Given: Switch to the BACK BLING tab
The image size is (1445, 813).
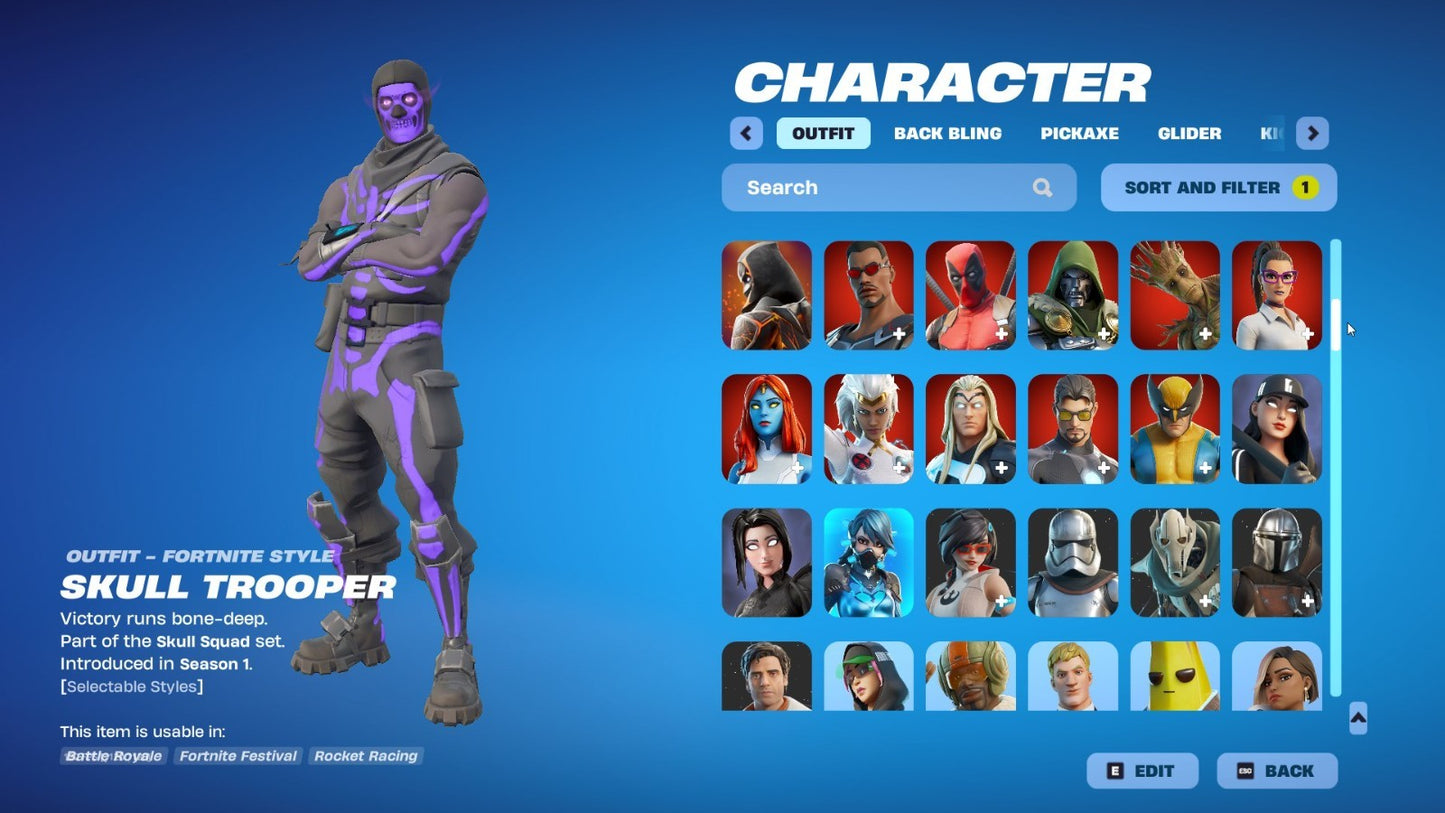Looking at the screenshot, I should click(947, 133).
